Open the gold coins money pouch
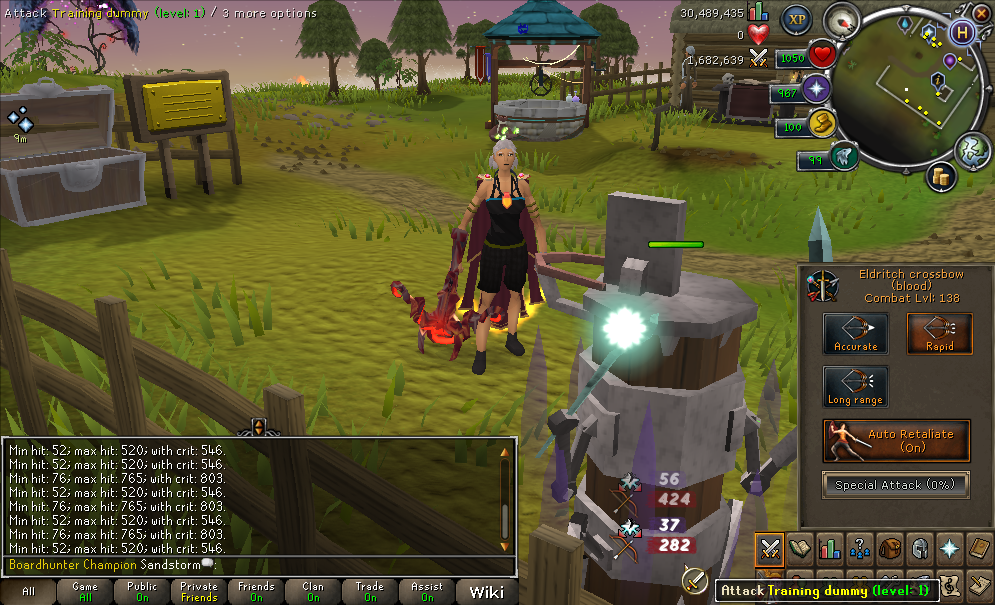Viewport: 995px width, 605px height. [941, 177]
